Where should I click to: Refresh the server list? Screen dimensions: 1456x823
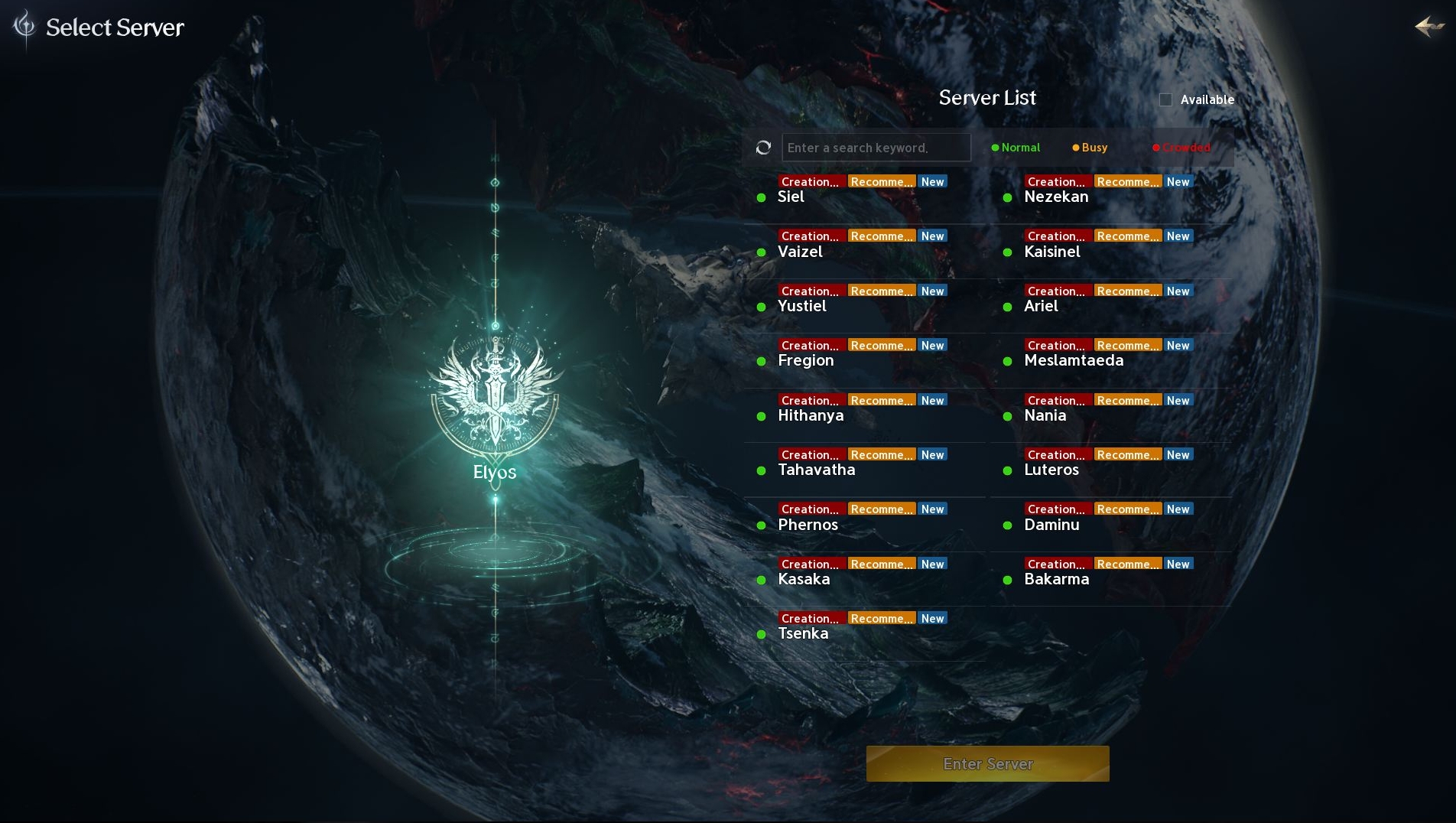[763, 148]
